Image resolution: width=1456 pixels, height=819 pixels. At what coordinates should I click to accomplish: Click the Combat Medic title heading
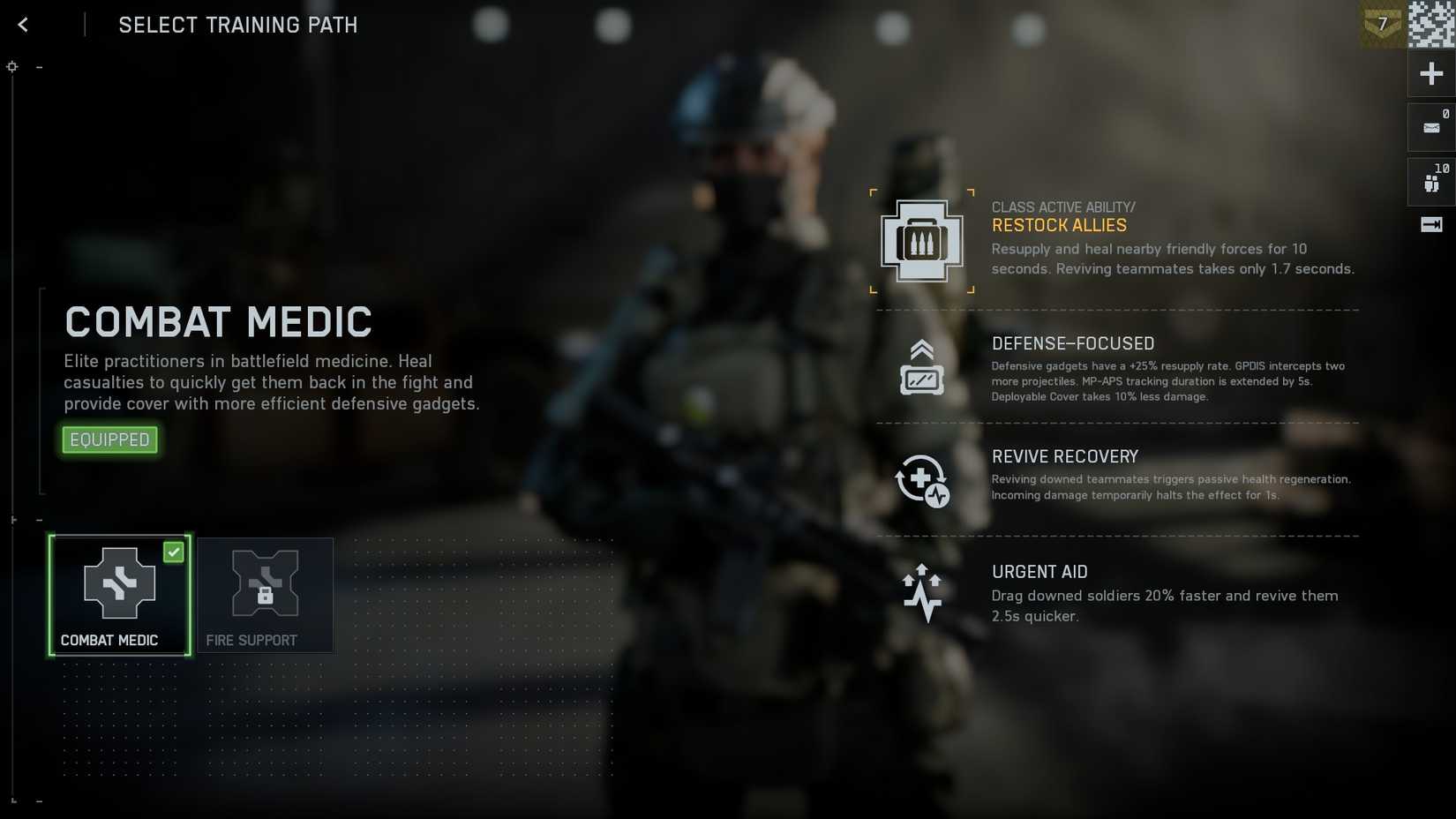217,322
